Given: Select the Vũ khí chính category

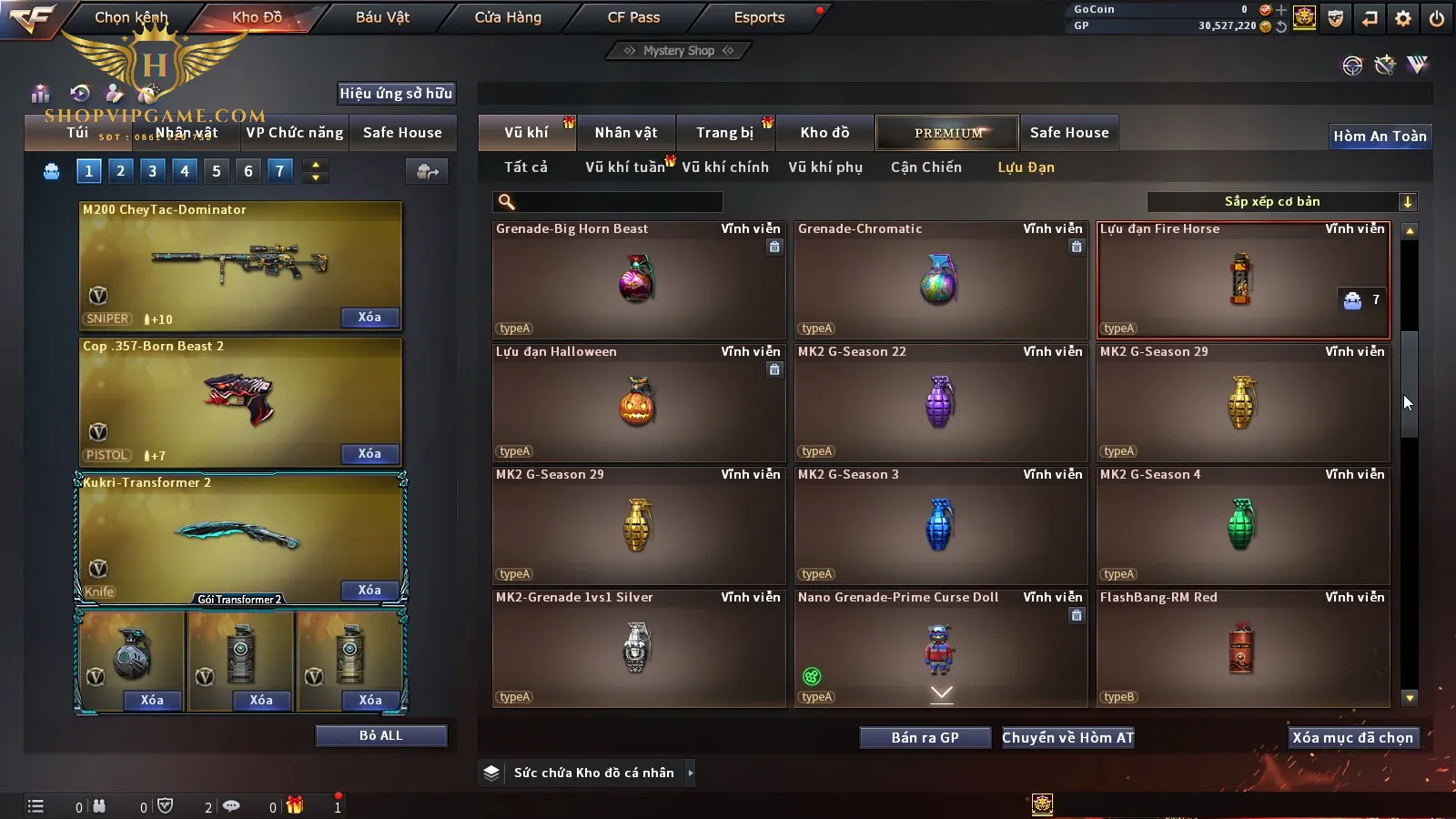Looking at the screenshot, I should coord(725,167).
